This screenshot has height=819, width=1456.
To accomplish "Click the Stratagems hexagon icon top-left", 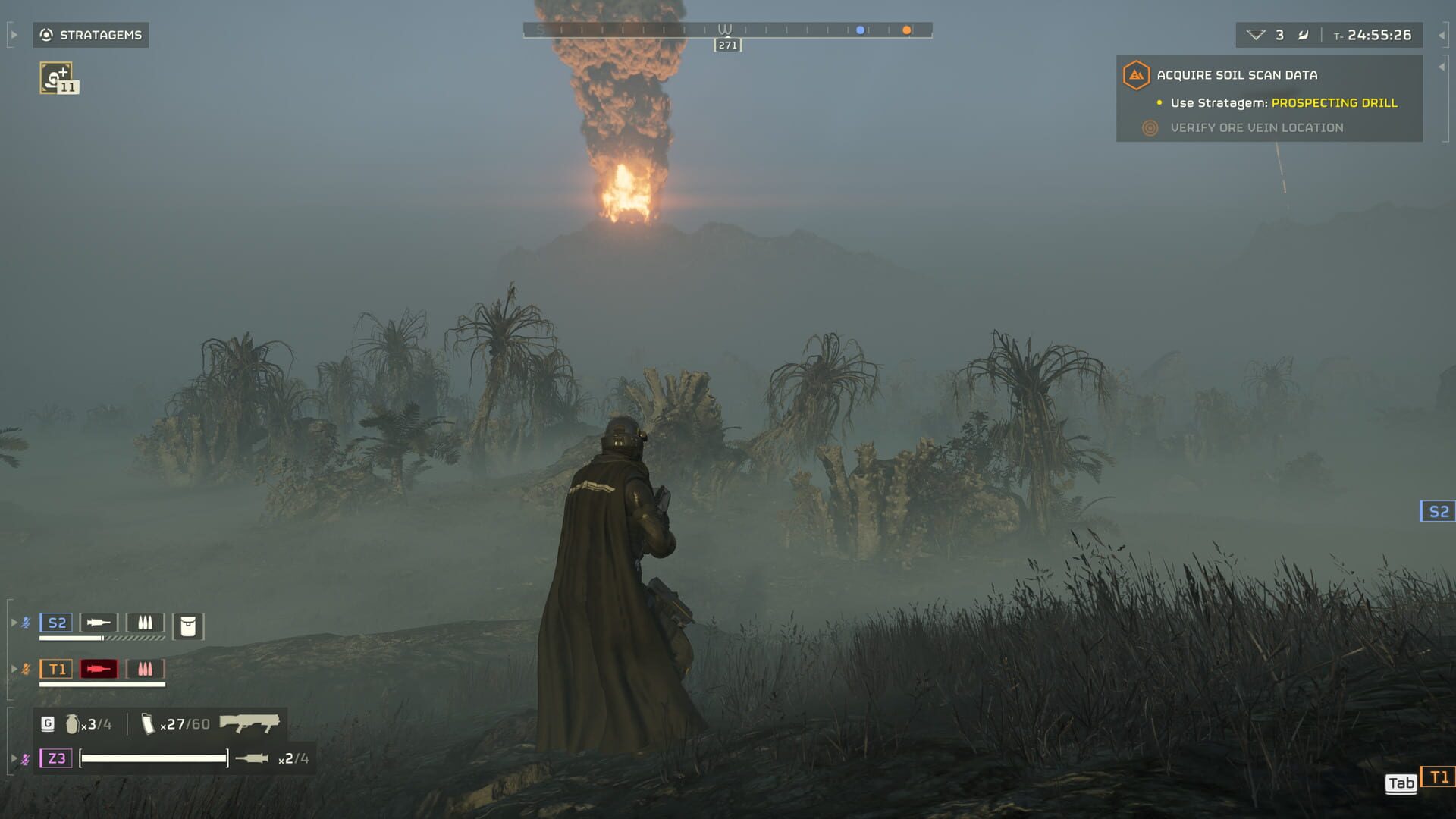I will point(46,34).
